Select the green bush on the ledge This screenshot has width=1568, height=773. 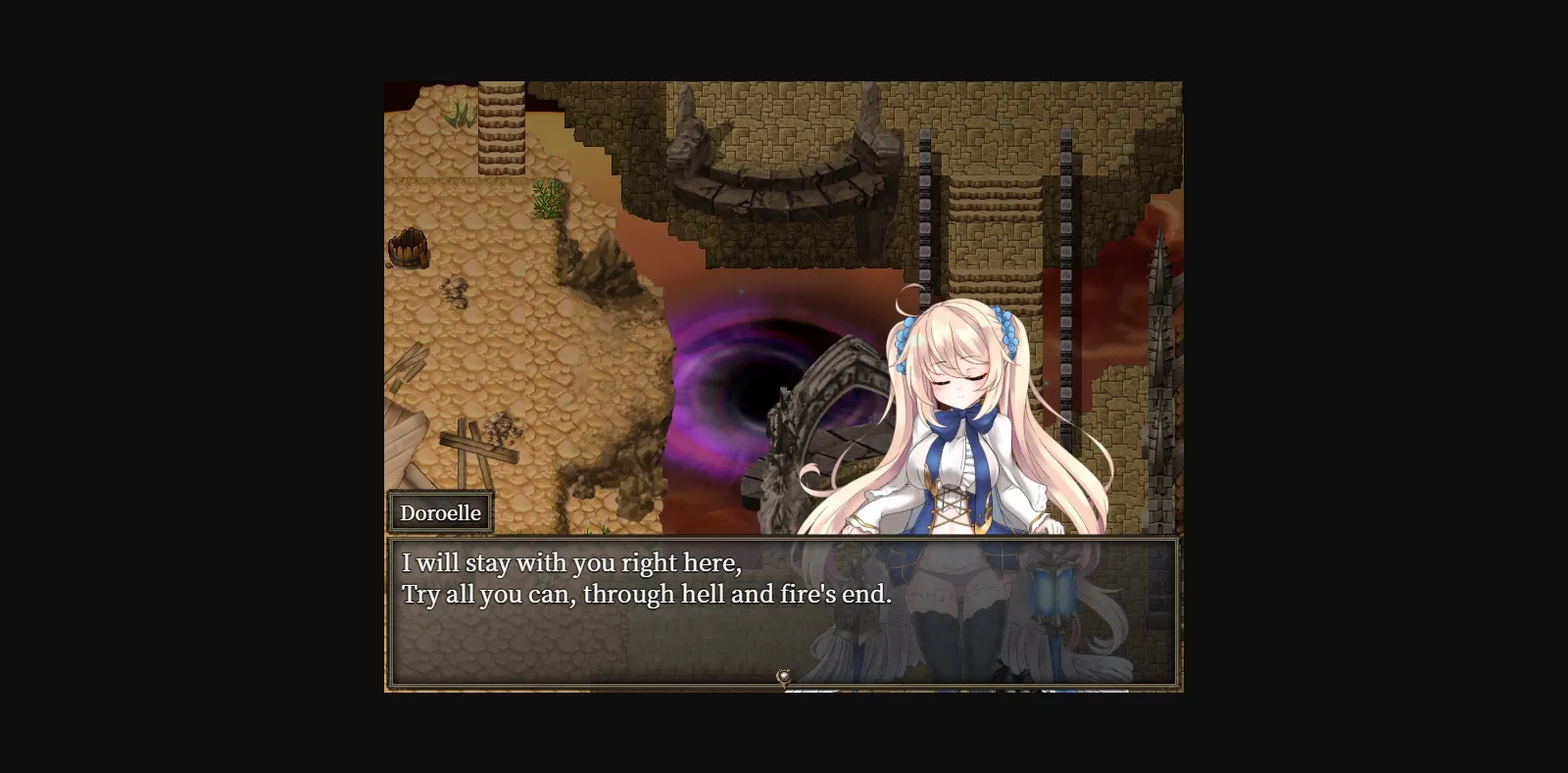[x=544, y=198]
